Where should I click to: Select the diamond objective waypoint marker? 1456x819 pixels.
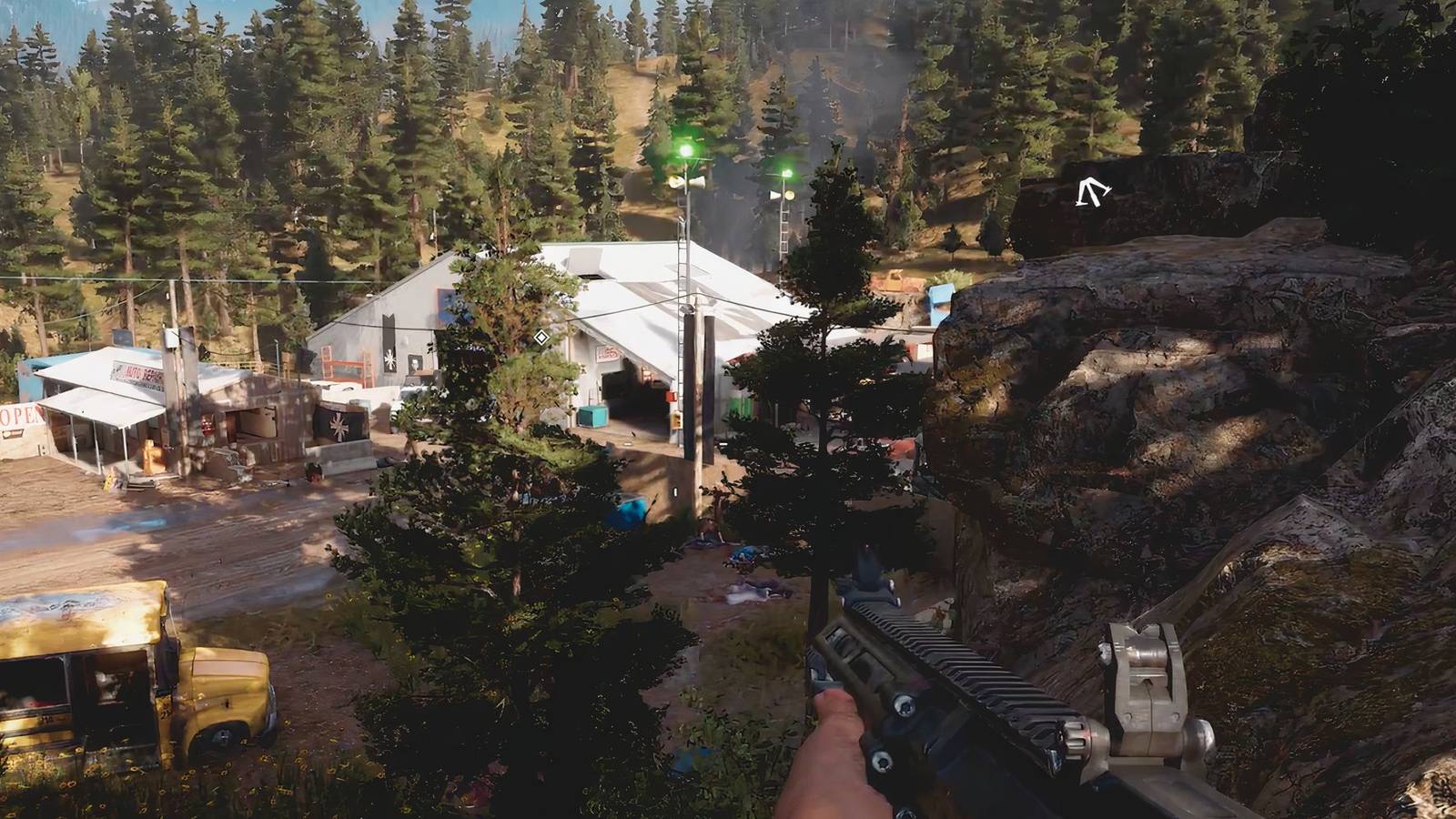[541, 338]
